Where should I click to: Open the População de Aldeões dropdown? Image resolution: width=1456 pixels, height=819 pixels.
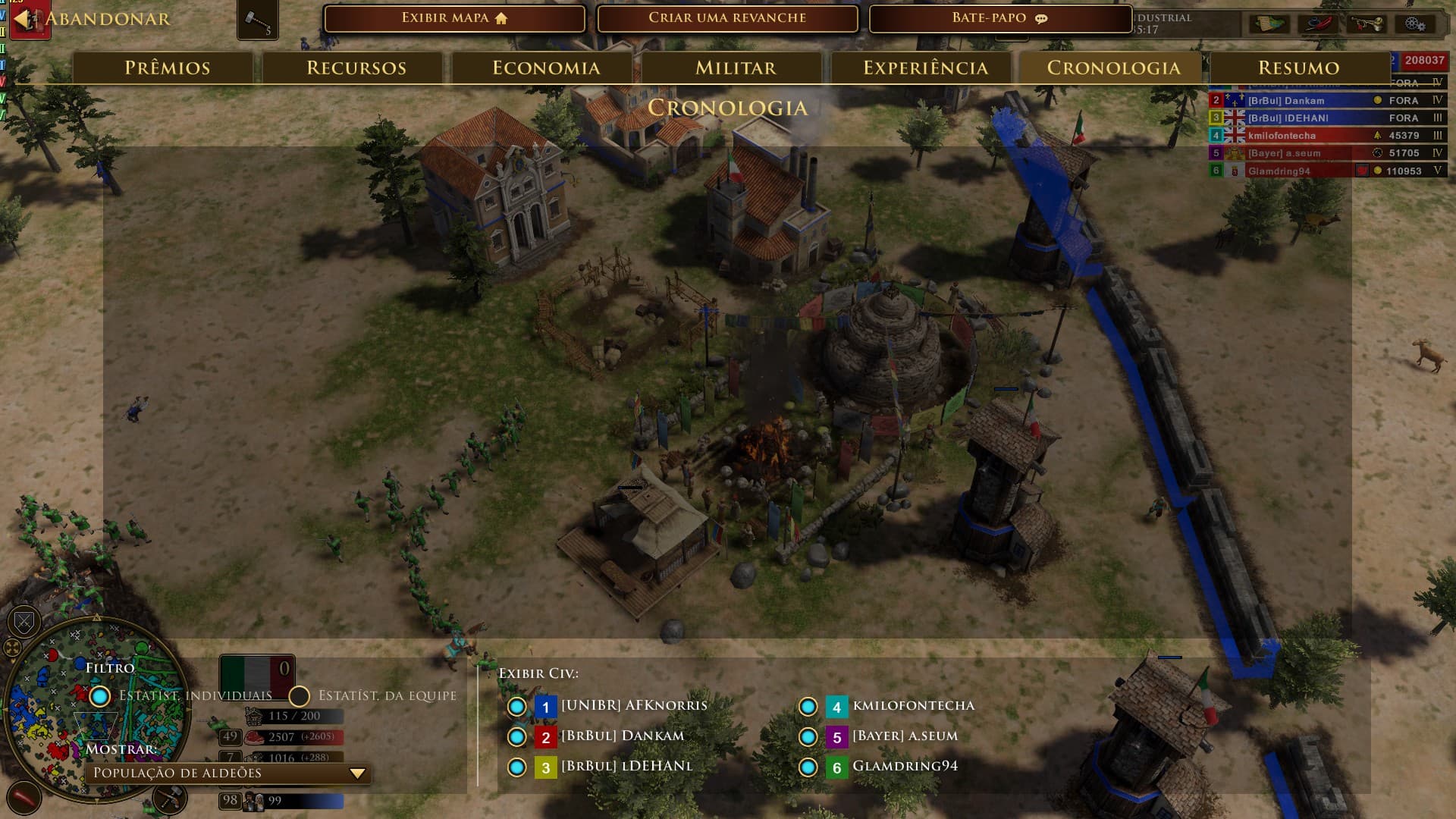coord(228,773)
